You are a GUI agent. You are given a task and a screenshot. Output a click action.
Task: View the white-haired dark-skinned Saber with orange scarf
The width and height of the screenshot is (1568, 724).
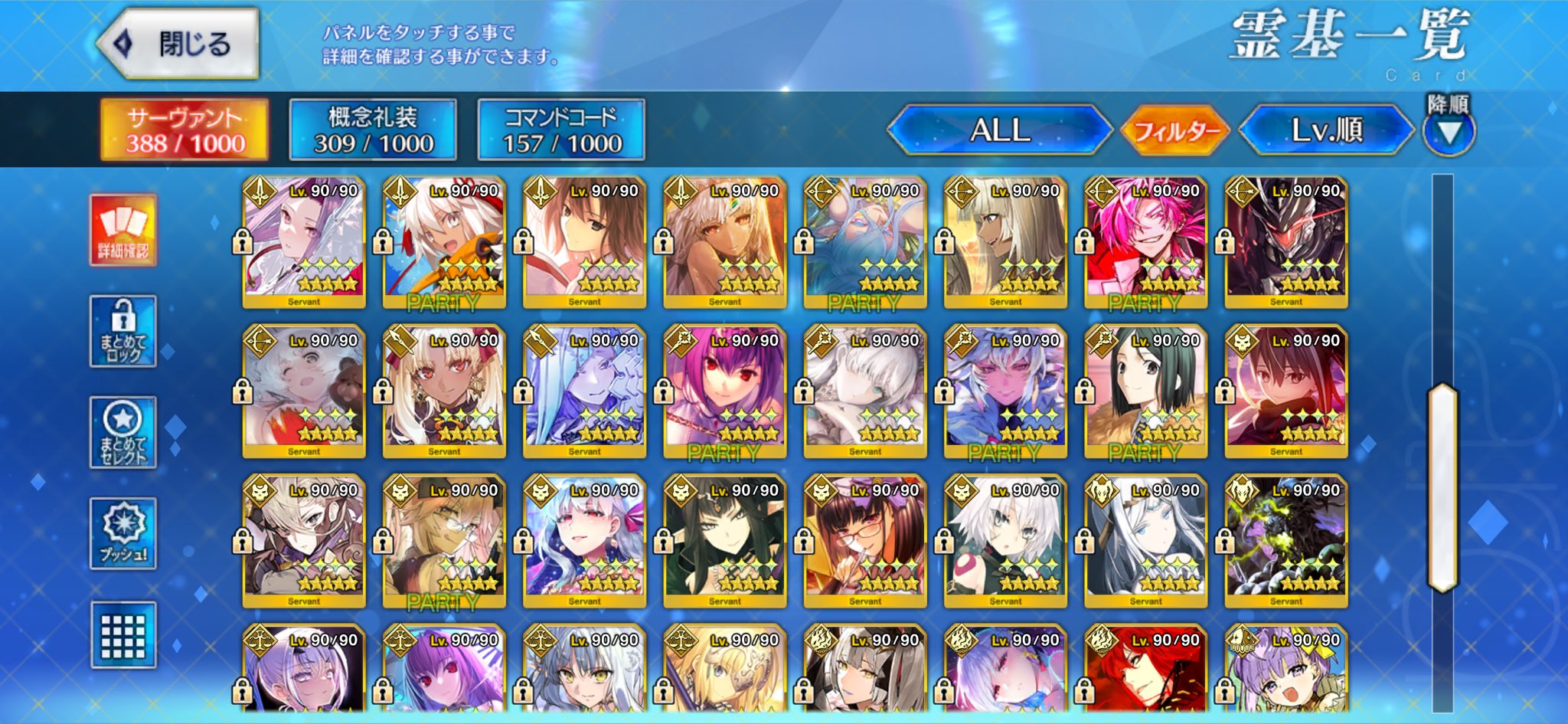click(444, 242)
